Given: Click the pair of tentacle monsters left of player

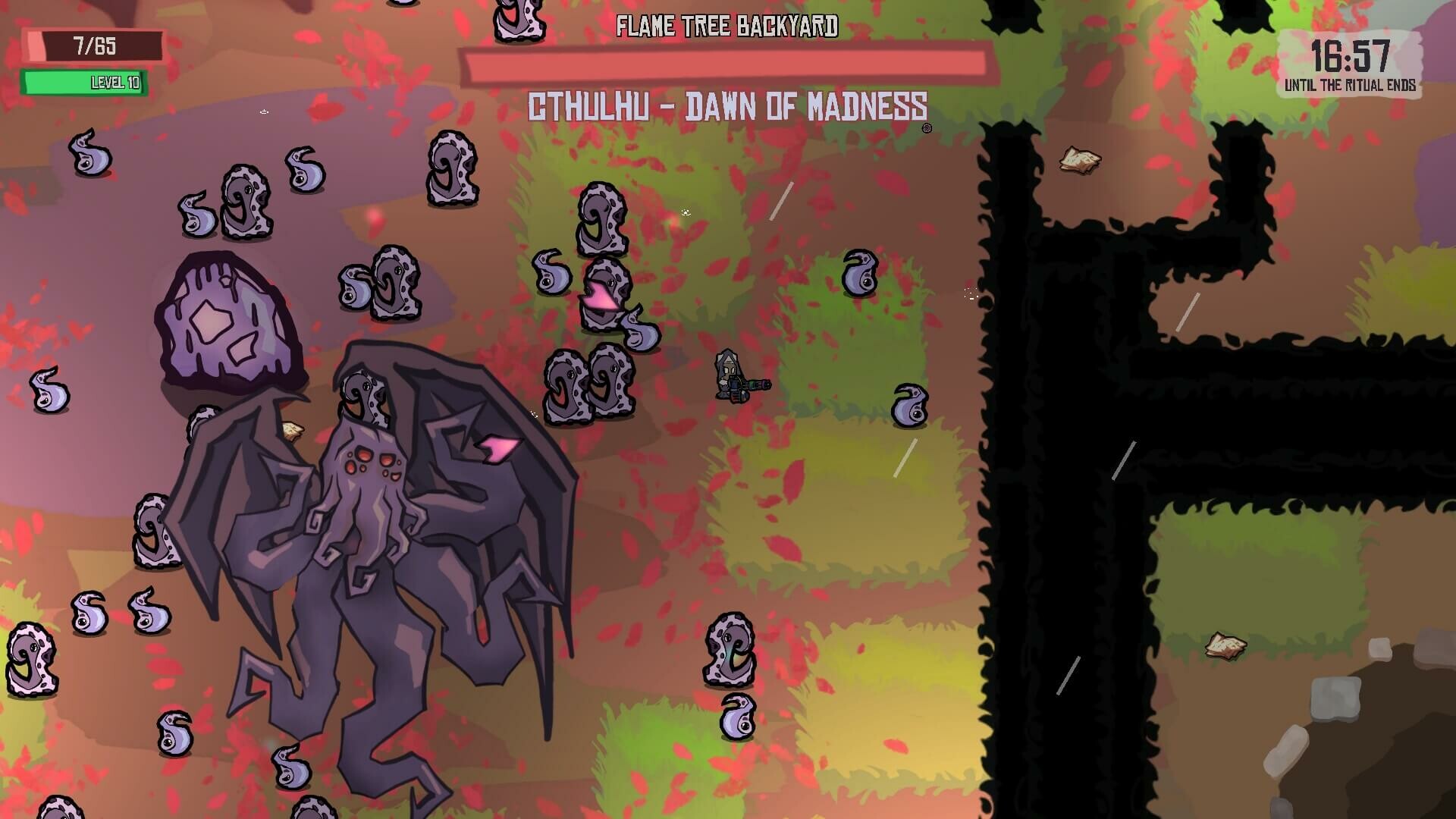Looking at the screenshot, I should pyautogui.click(x=591, y=387).
